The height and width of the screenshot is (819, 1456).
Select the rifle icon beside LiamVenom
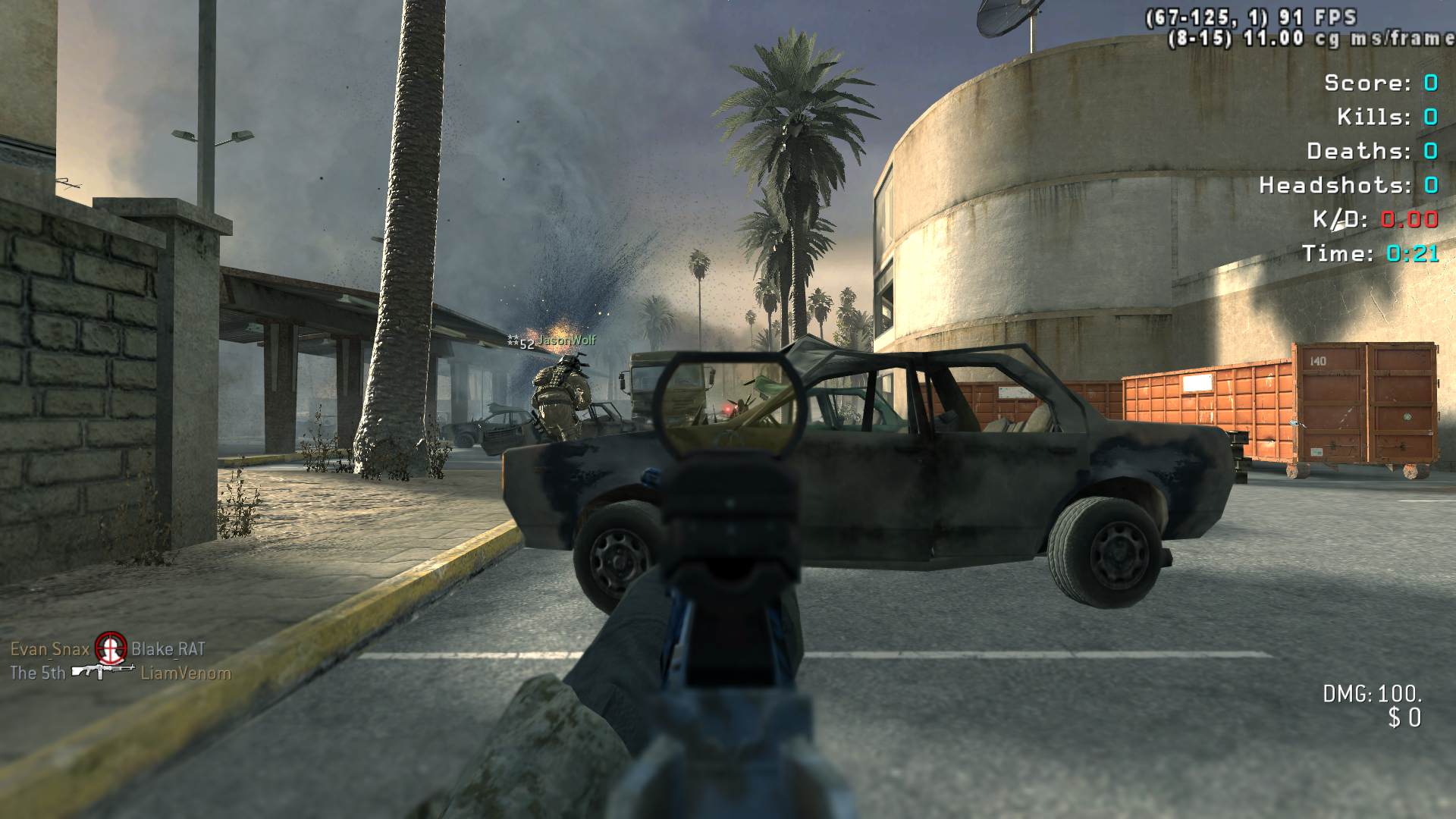[x=102, y=671]
